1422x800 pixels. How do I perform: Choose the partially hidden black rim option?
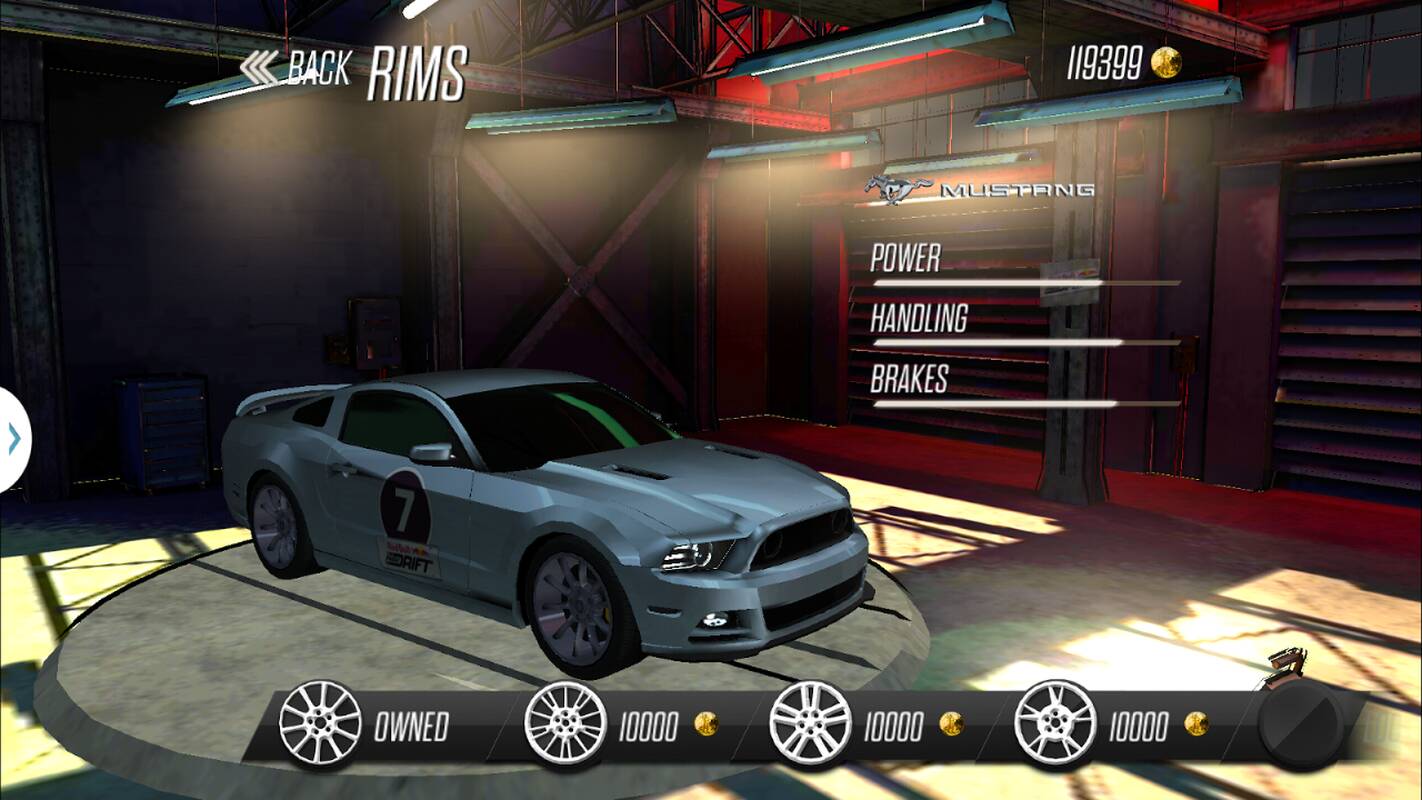coord(1301,724)
